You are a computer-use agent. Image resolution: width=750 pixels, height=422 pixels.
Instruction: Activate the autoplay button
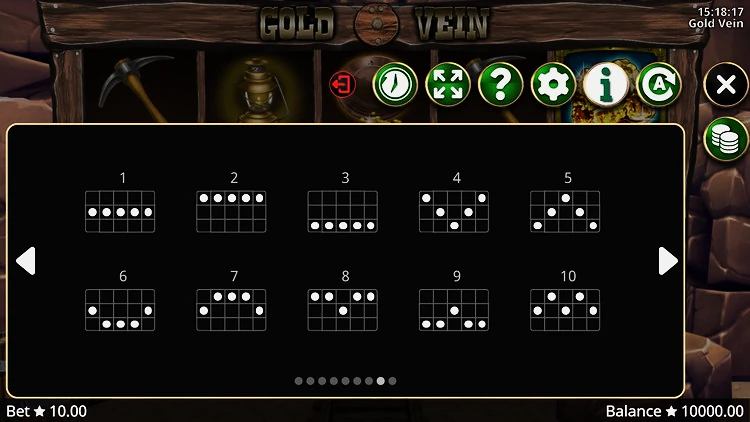point(658,85)
